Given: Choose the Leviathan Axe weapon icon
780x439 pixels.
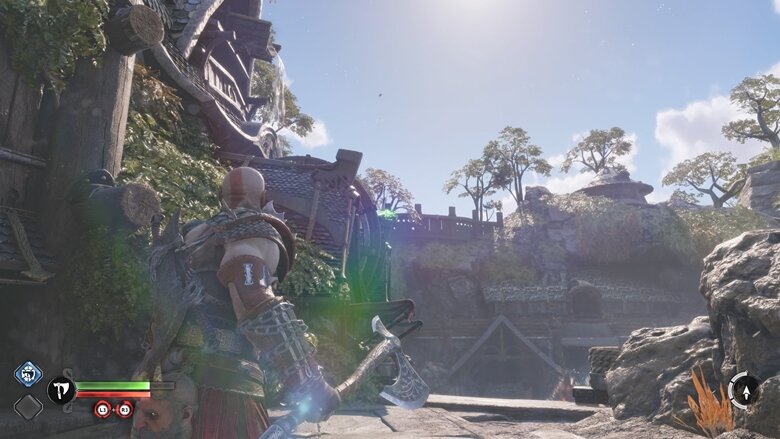Looking at the screenshot, I should pyautogui.click(x=61, y=390).
